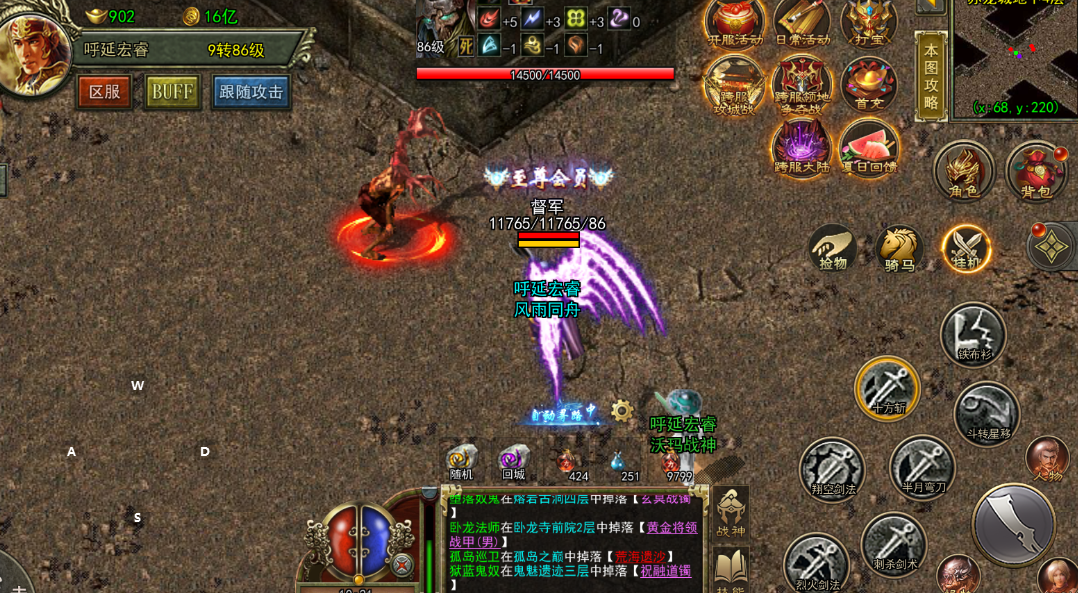Screen dimensions: 1078x593
Task: Cast the 斗转星移 skill
Action: tap(986, 412)
